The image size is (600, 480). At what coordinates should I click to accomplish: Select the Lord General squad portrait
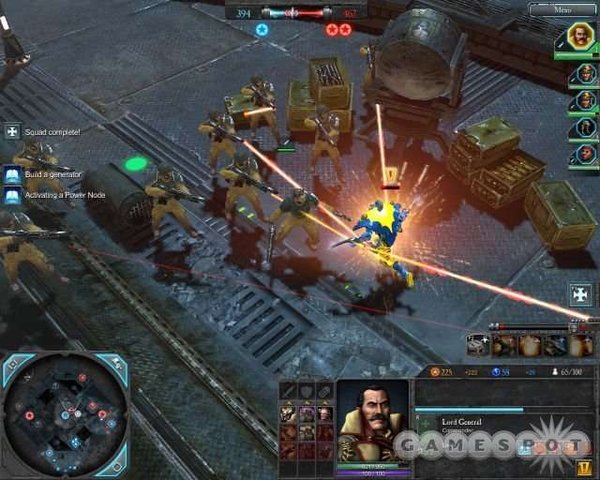pos(581,37)
